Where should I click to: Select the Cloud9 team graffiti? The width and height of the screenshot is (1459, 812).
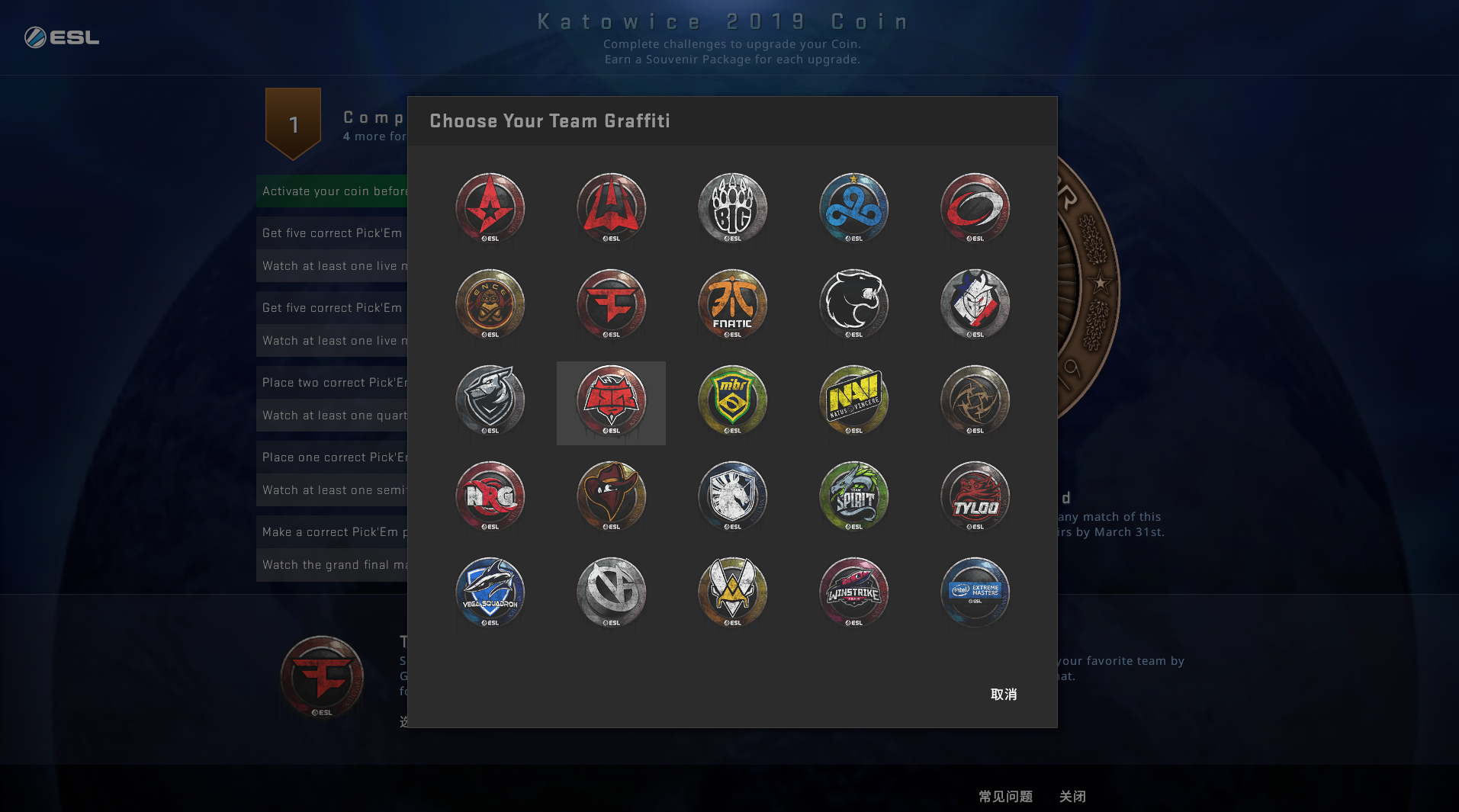[x=853, y=209]
